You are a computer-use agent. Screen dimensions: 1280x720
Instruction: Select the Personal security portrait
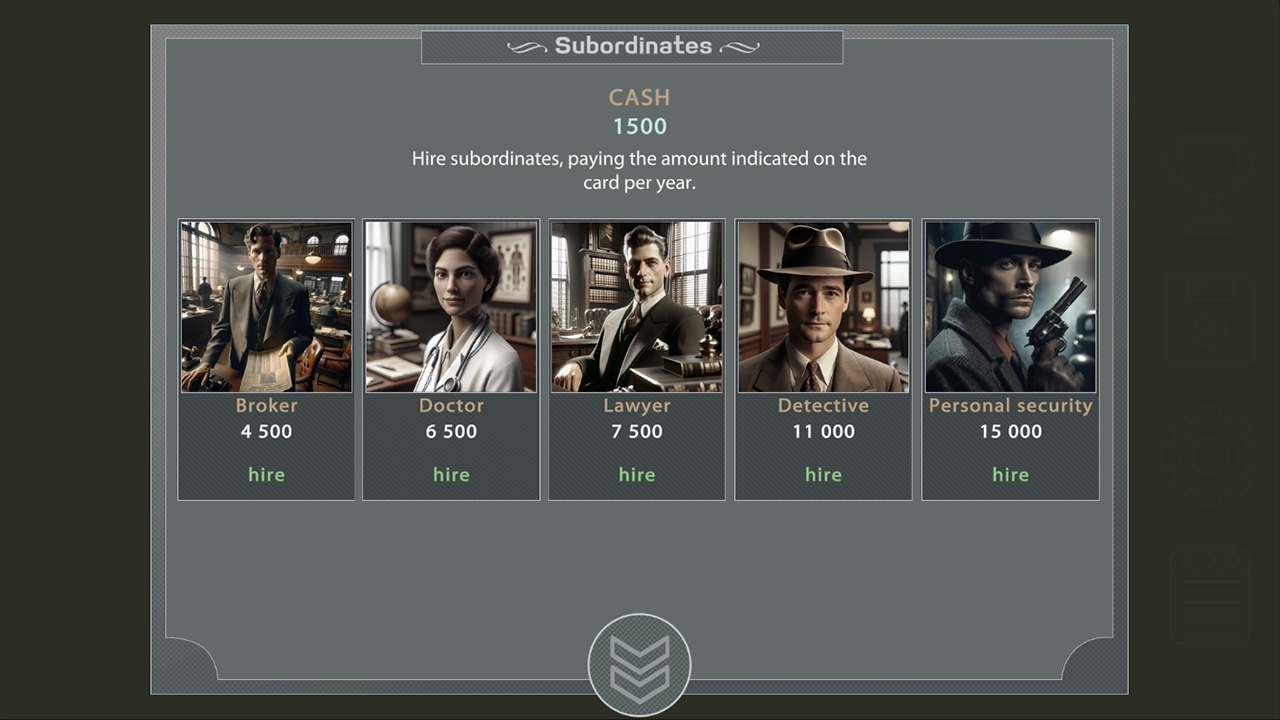point(1010,306)
